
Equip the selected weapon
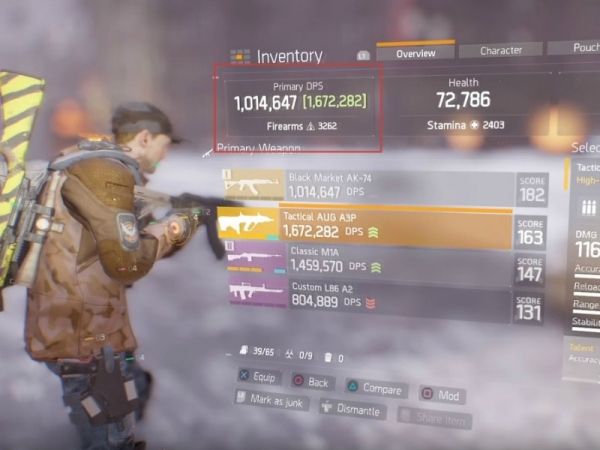click(260, 378)
